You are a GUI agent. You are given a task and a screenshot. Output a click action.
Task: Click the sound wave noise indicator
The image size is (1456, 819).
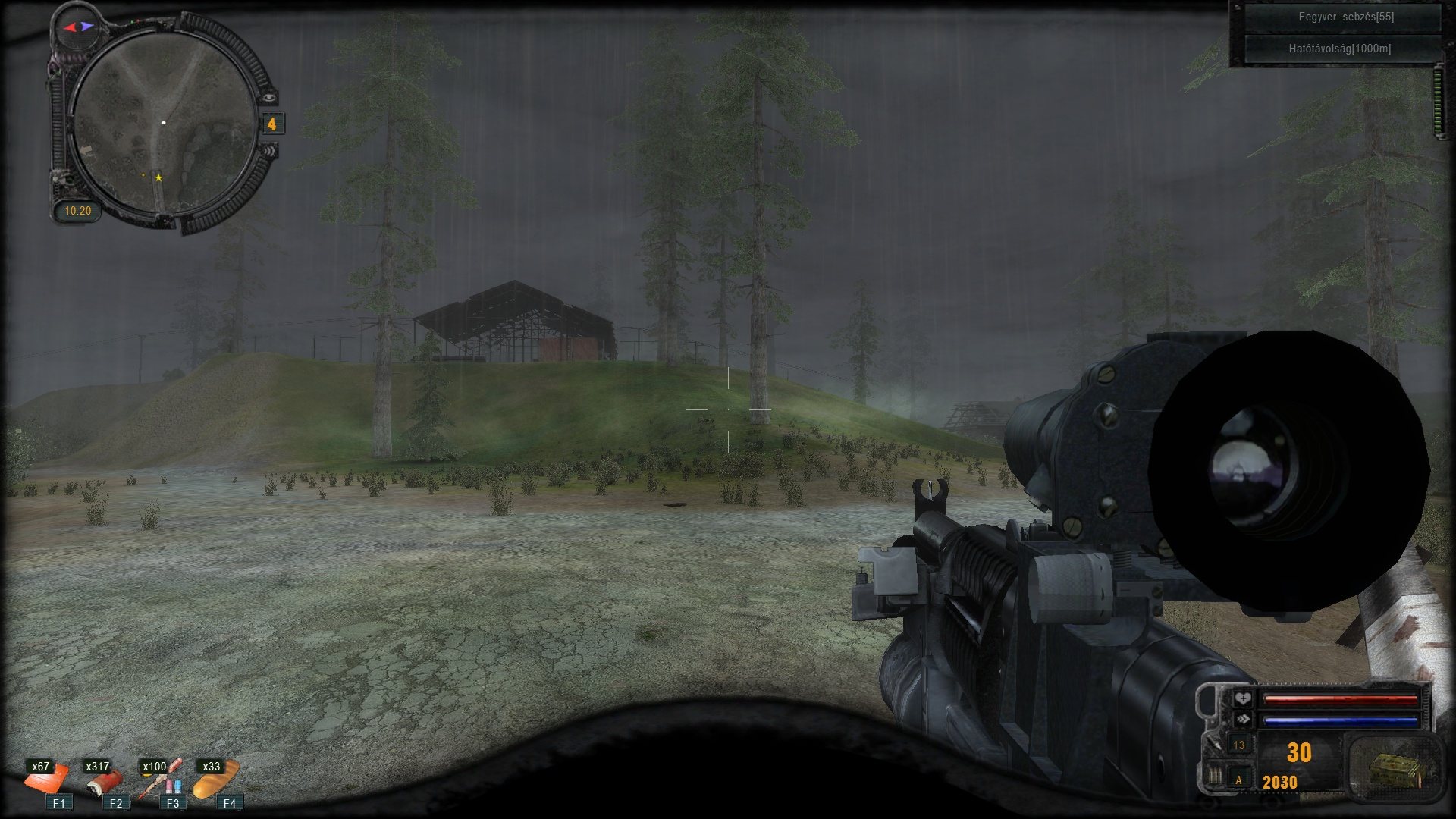[269, 151]
